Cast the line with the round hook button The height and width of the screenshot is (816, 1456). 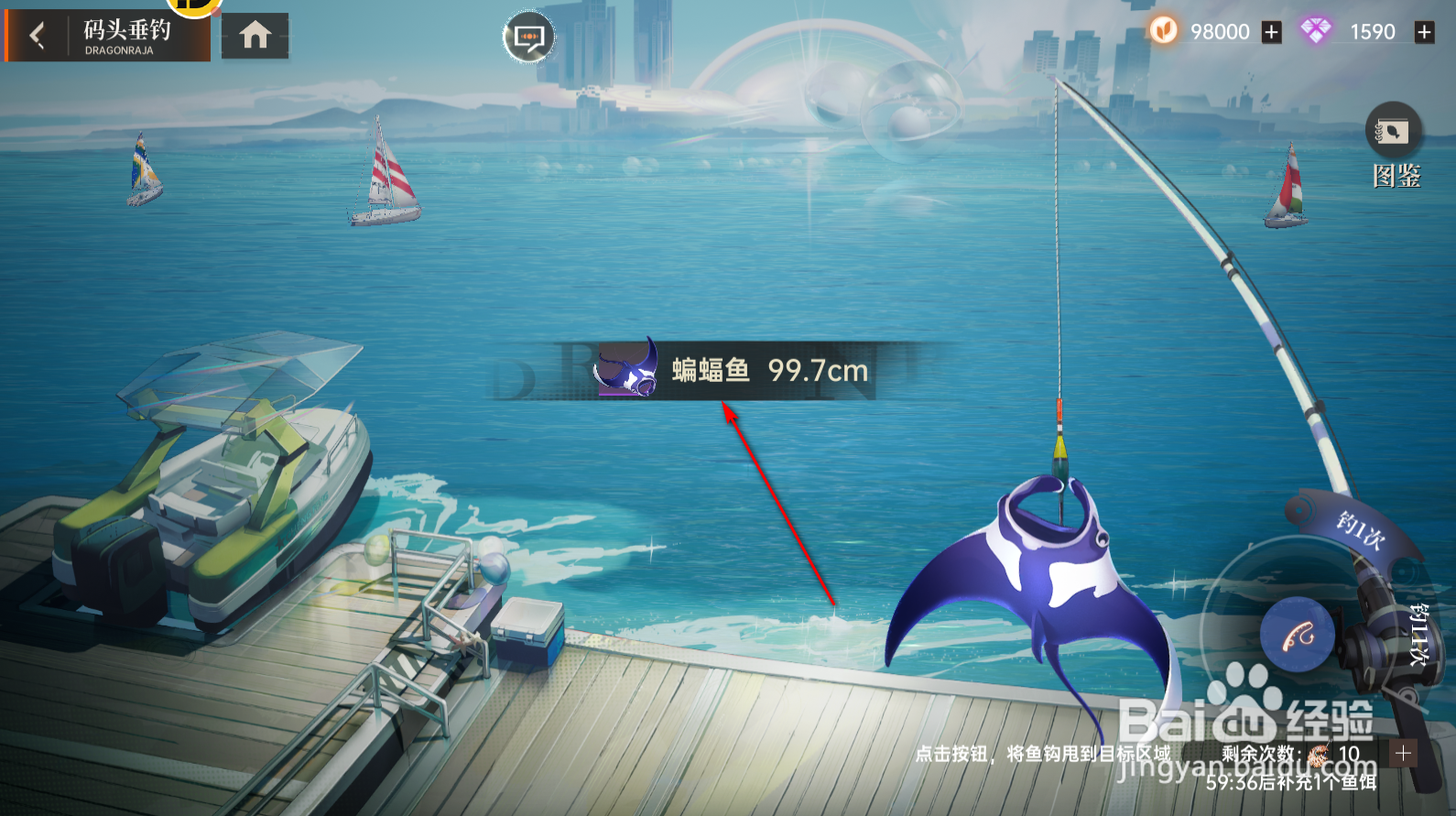tap(1297, 634)
